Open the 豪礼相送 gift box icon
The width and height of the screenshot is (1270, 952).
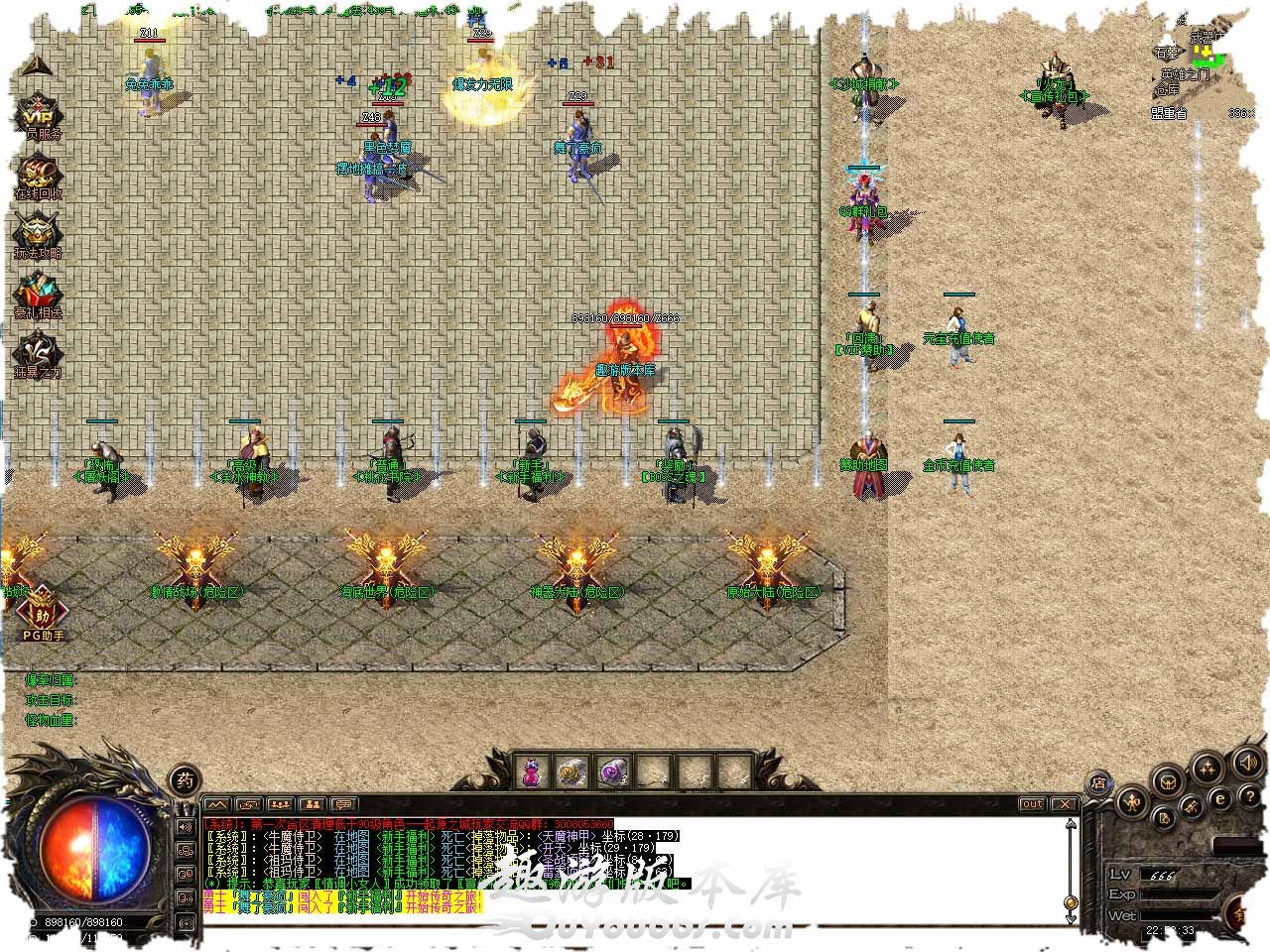37,296
